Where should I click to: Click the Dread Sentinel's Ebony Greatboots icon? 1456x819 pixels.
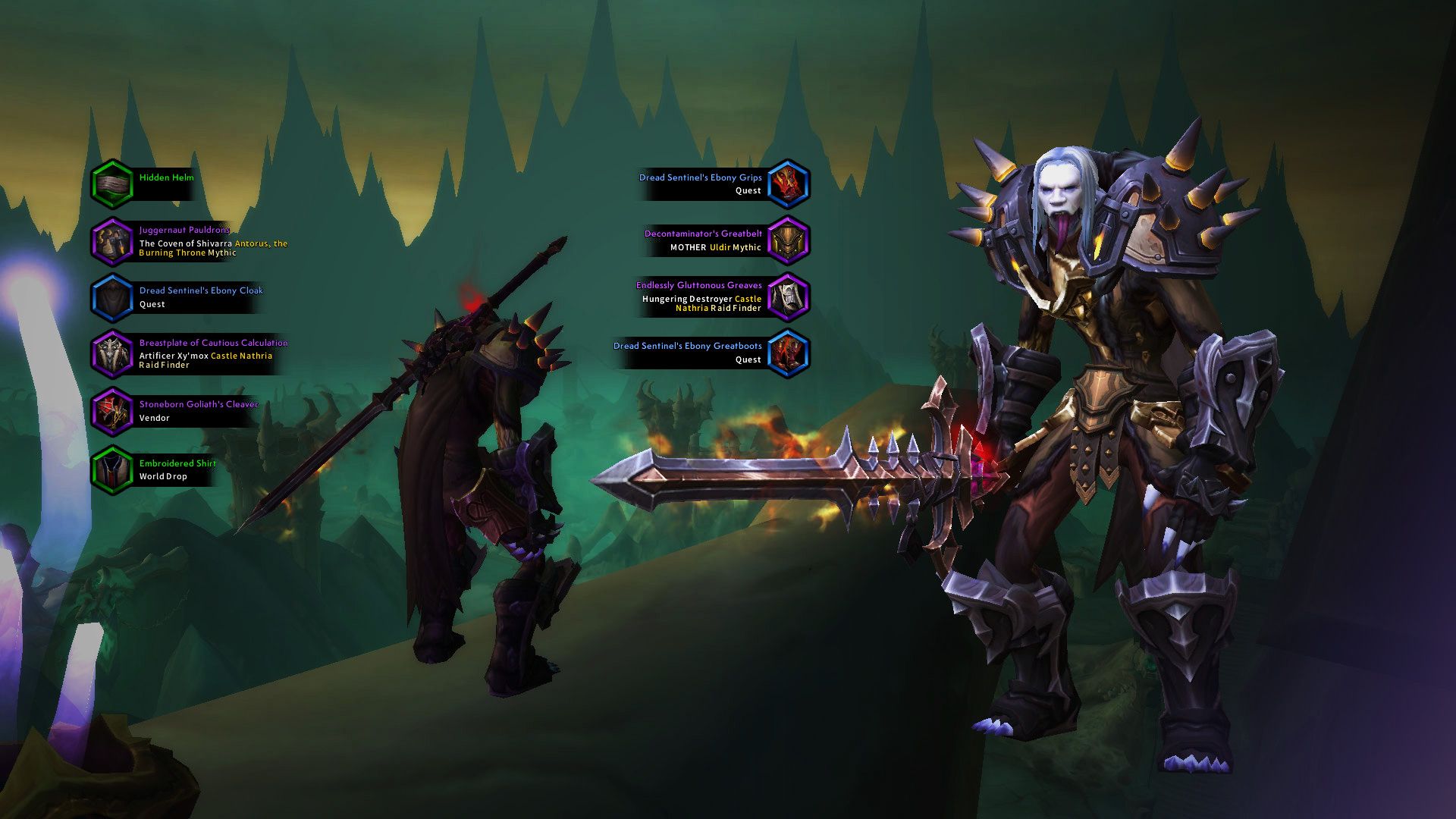789,352
